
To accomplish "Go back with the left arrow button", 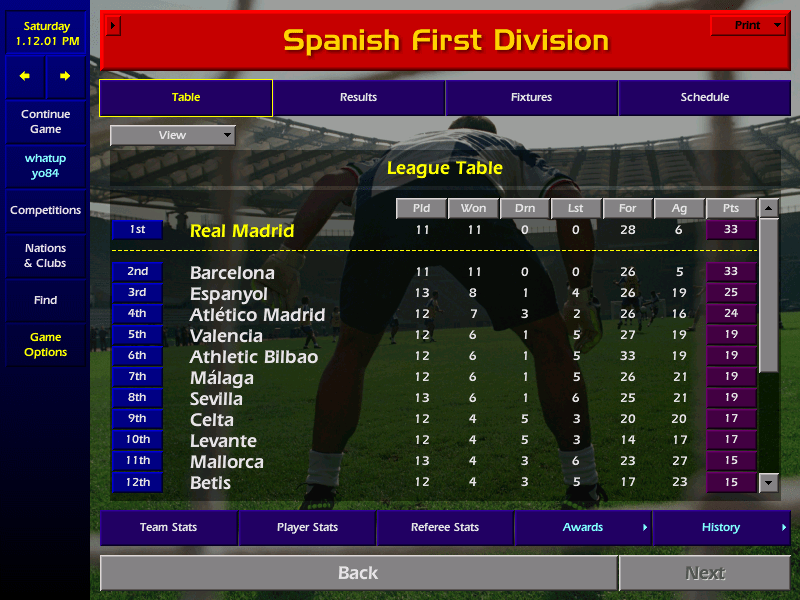I will pyautogui.click(x=25, y=76).
